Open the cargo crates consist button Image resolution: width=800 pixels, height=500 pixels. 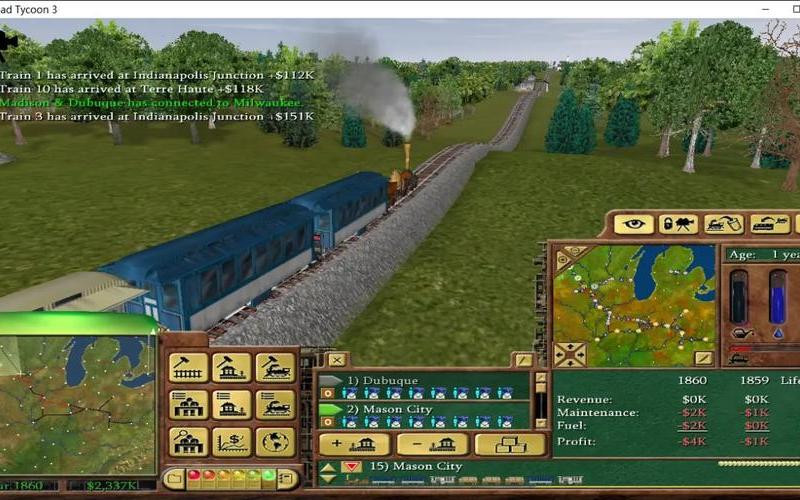click(510, 444)
